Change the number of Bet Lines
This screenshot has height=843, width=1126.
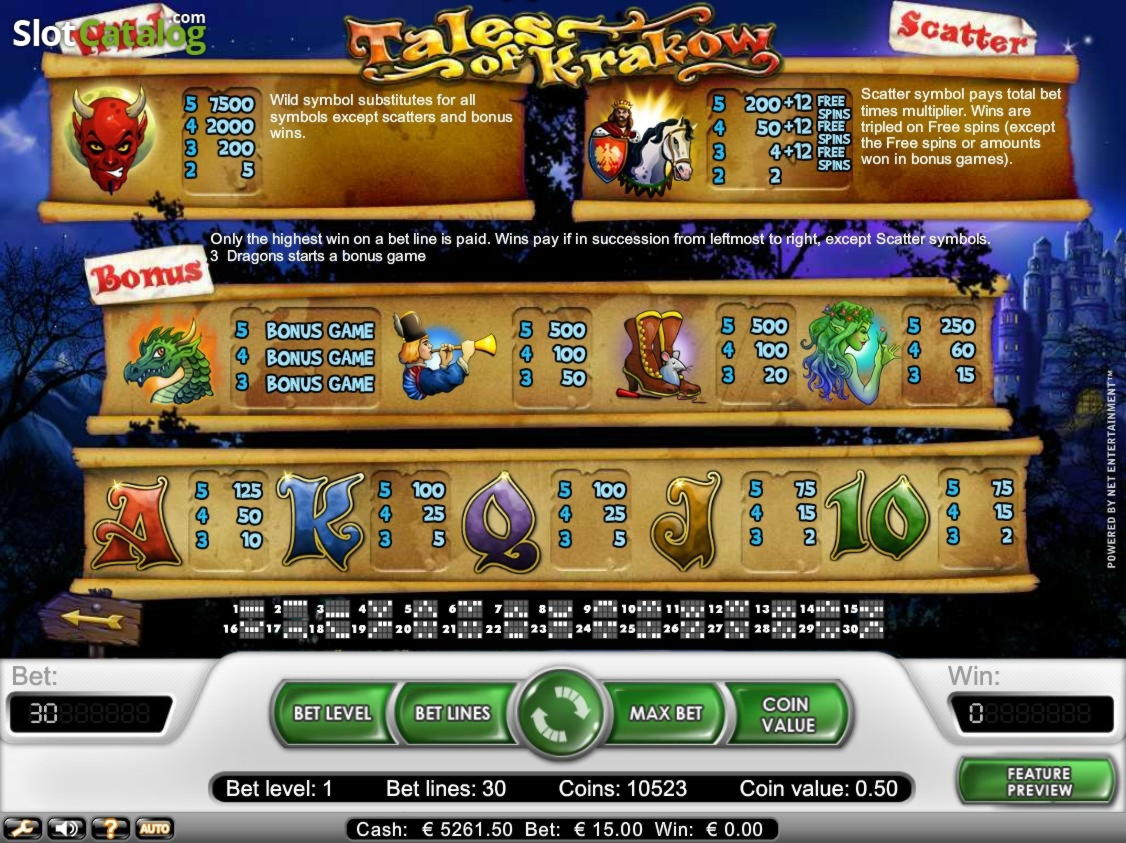[452, 713]
